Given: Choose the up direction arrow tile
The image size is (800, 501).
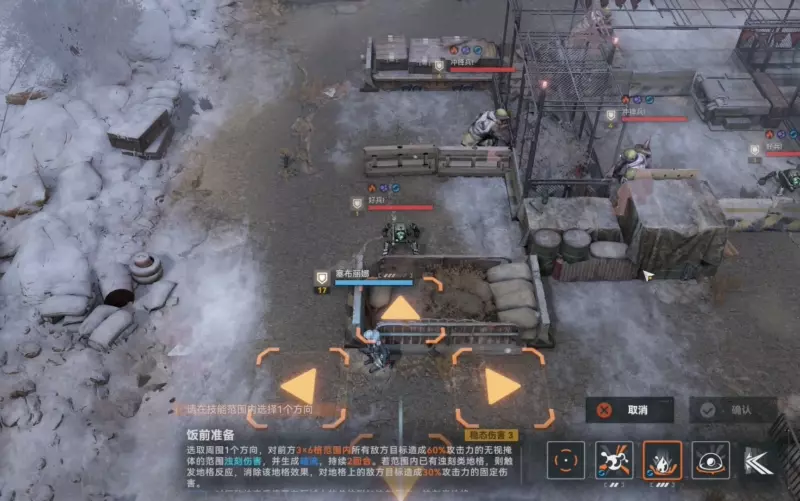Looking at the screenshot, I should [400, 309].
